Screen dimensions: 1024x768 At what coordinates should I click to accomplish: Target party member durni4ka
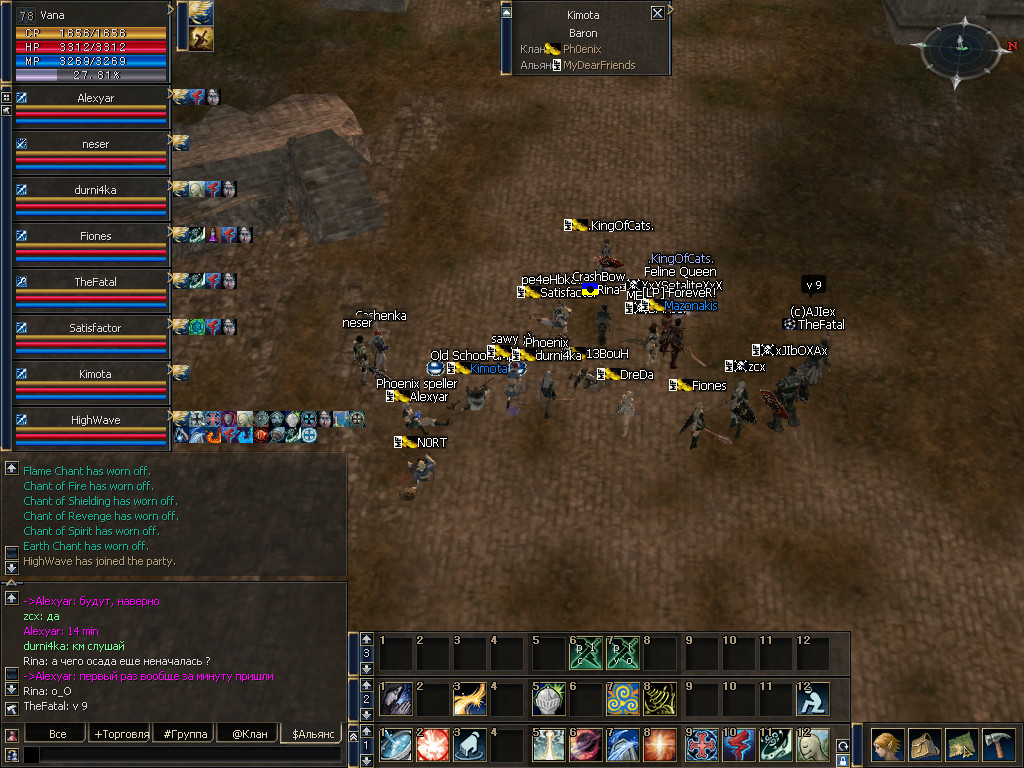pyautogui.click(x=95, y=190)
